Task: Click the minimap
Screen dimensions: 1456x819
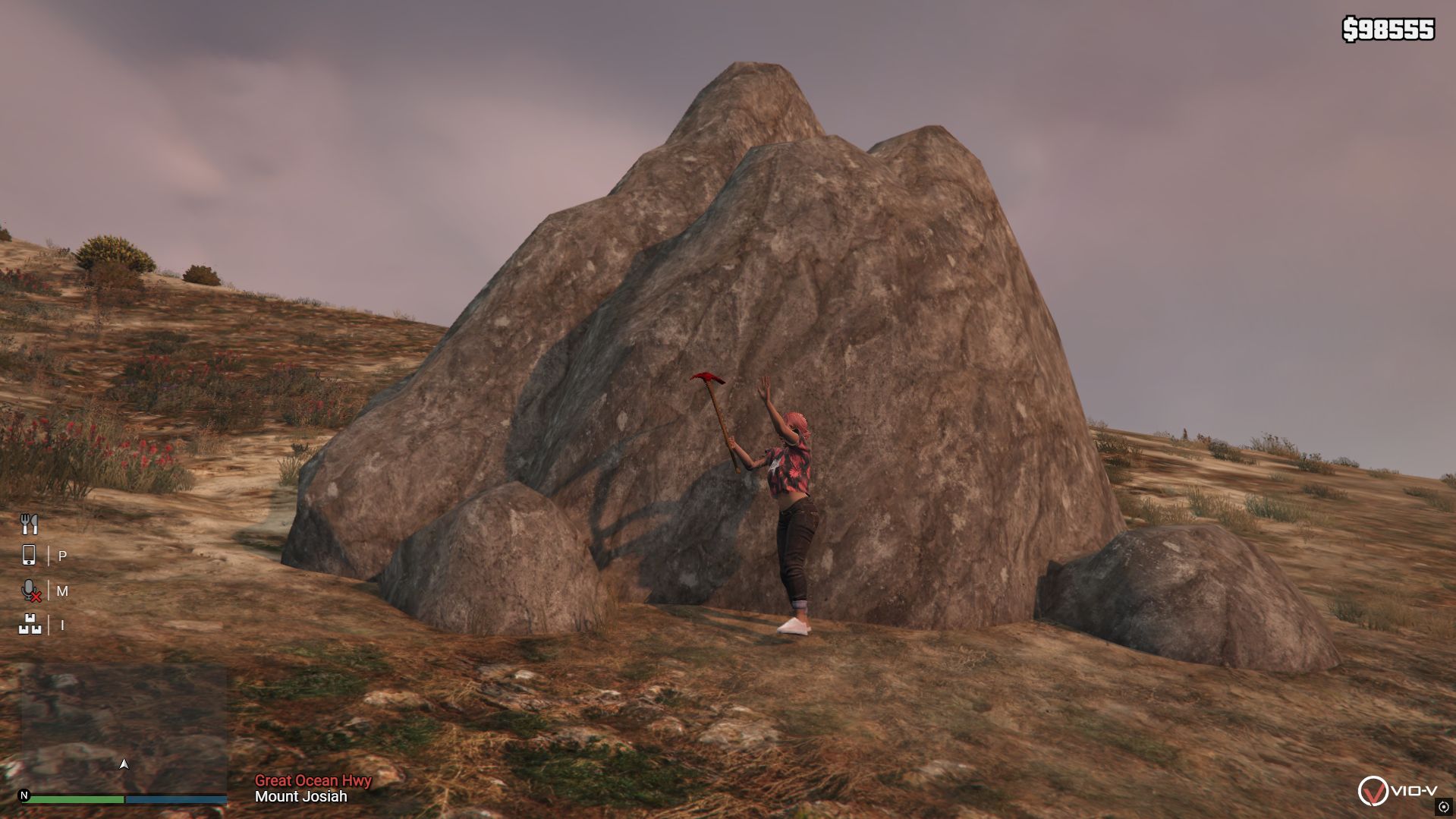Action: coord(124,730)
